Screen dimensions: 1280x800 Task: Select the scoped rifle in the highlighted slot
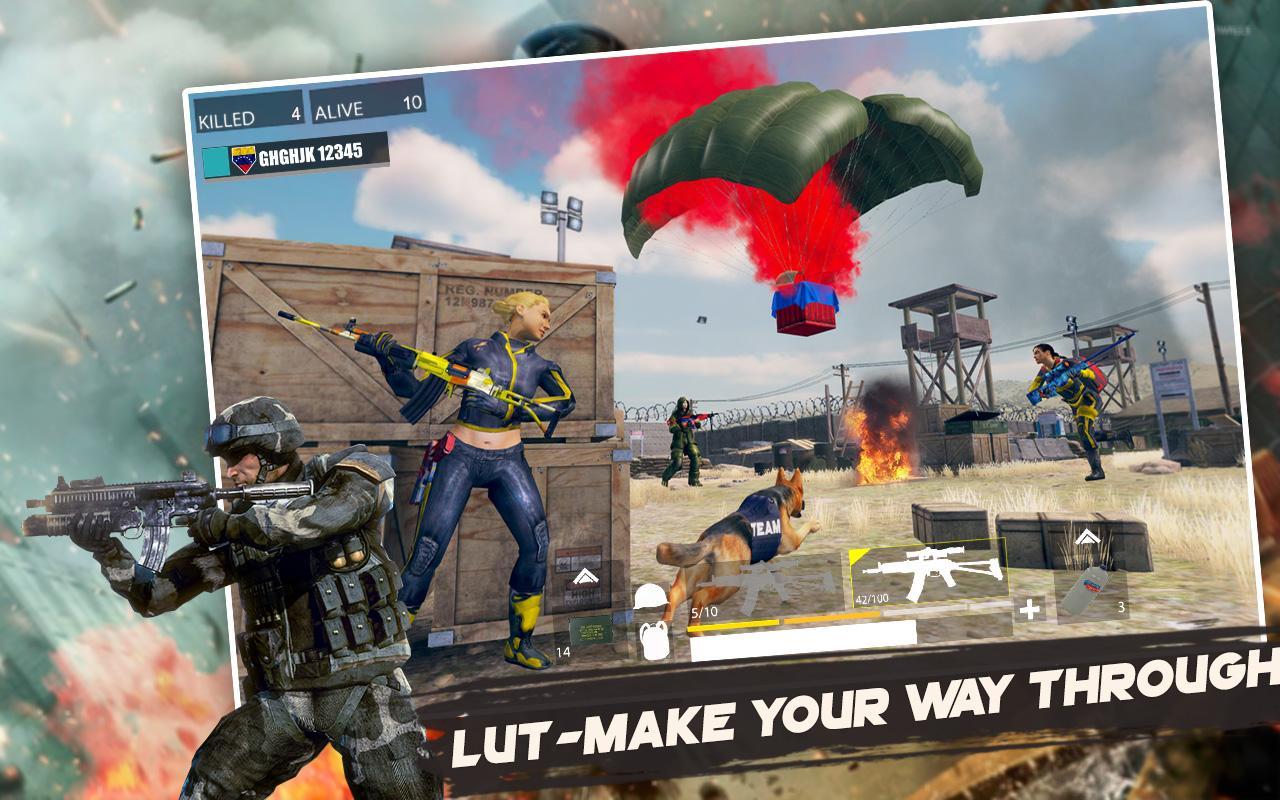point(930,571)
